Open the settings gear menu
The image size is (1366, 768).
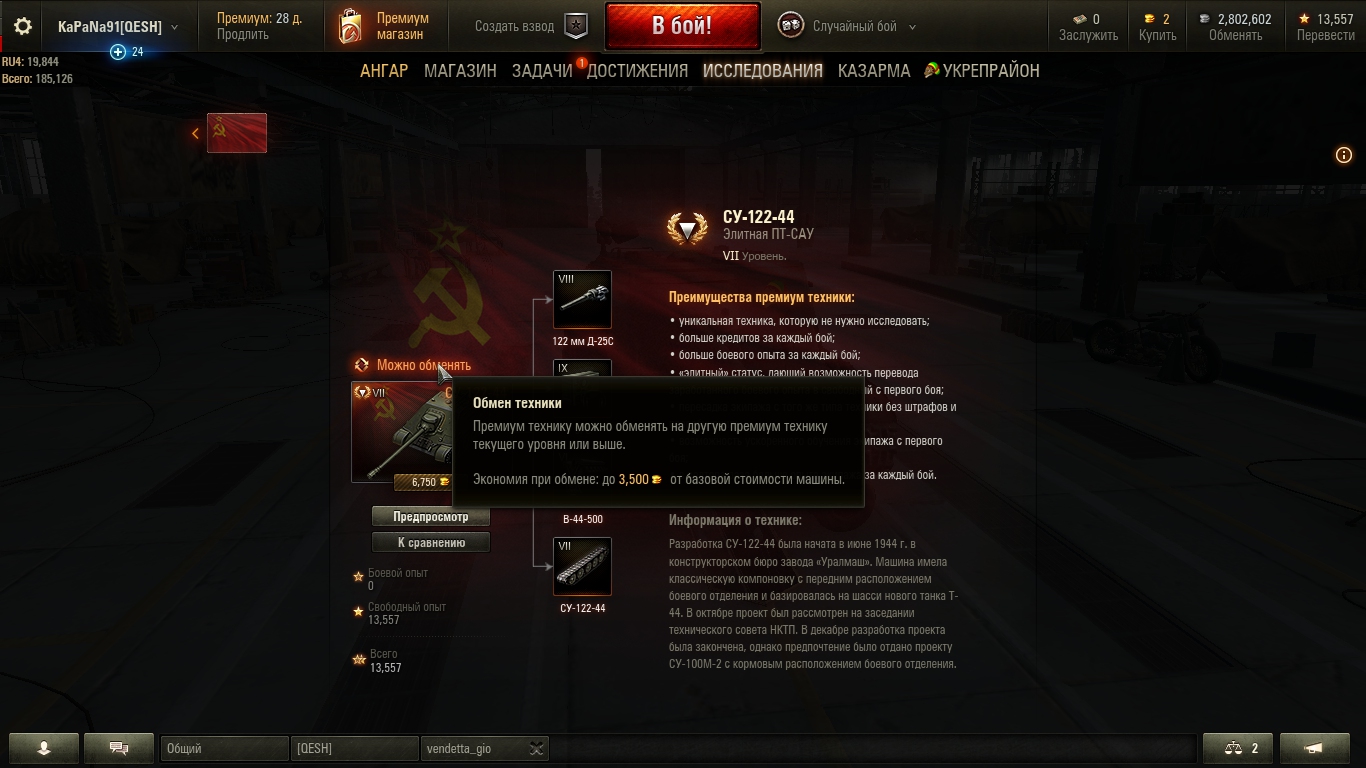(x=22, y=27)
